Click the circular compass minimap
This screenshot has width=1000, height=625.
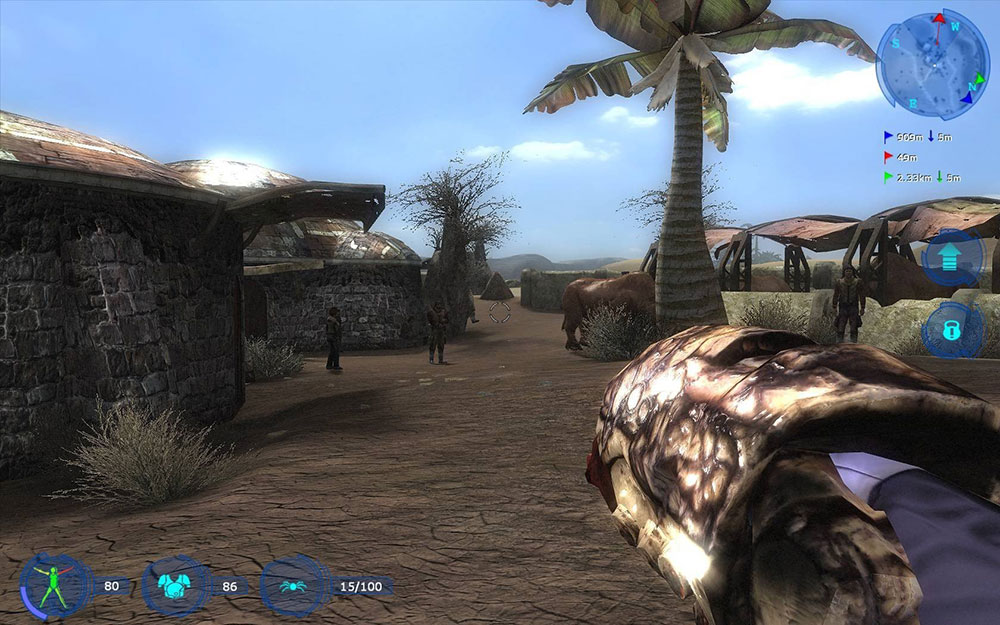[932, 63]
